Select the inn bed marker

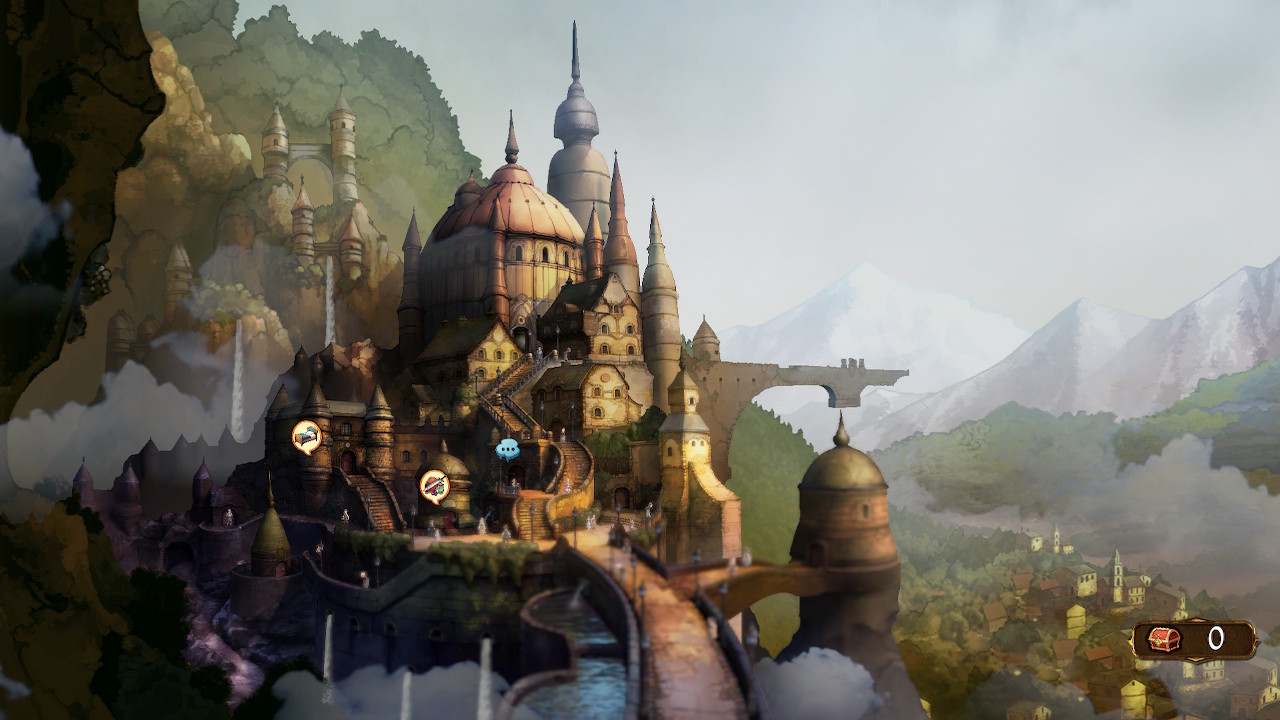coord(306,436)
